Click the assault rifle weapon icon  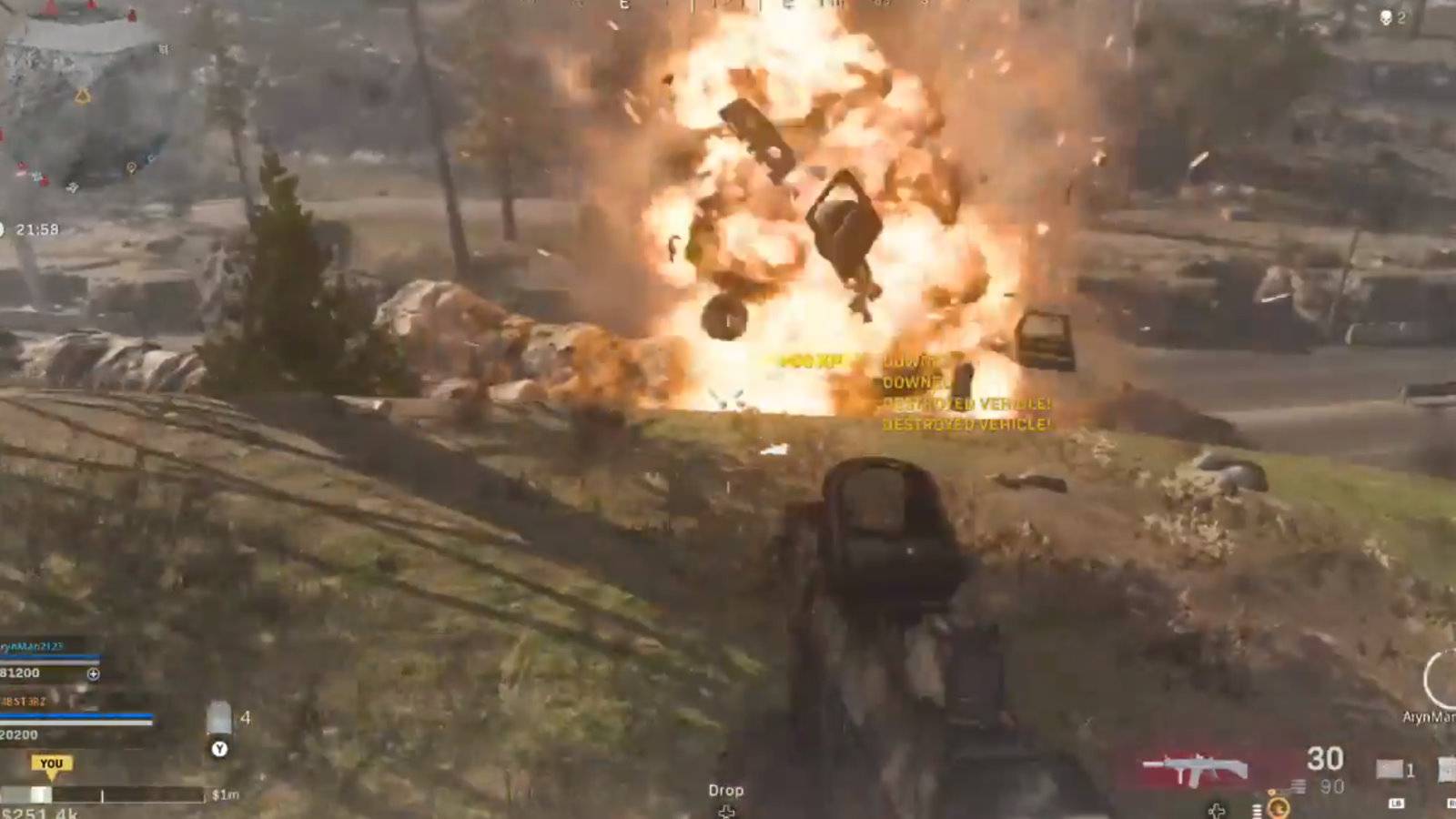pyautogui.click(x=1194, y=766)
